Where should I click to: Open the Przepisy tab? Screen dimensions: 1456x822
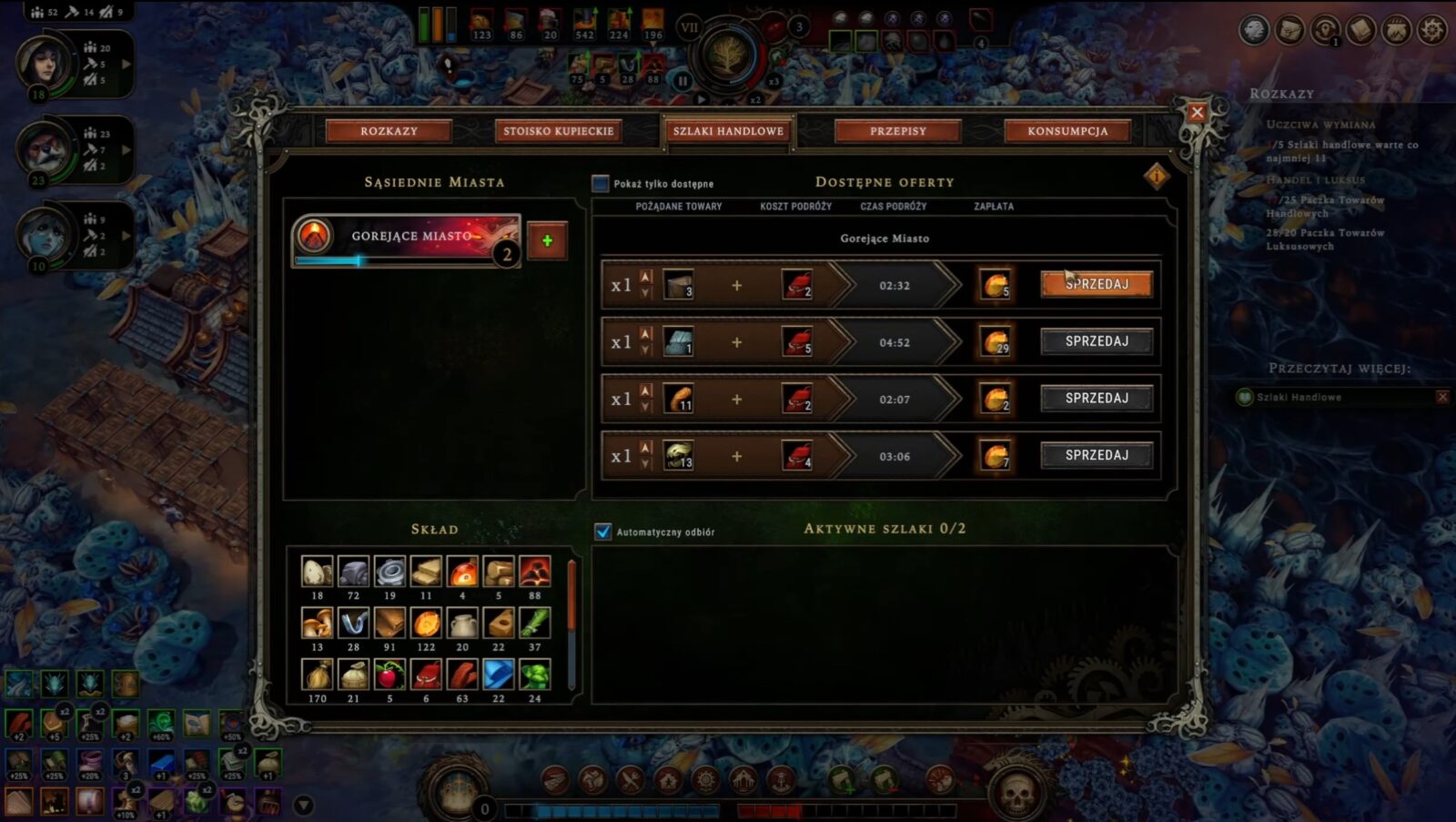point(897,131)
